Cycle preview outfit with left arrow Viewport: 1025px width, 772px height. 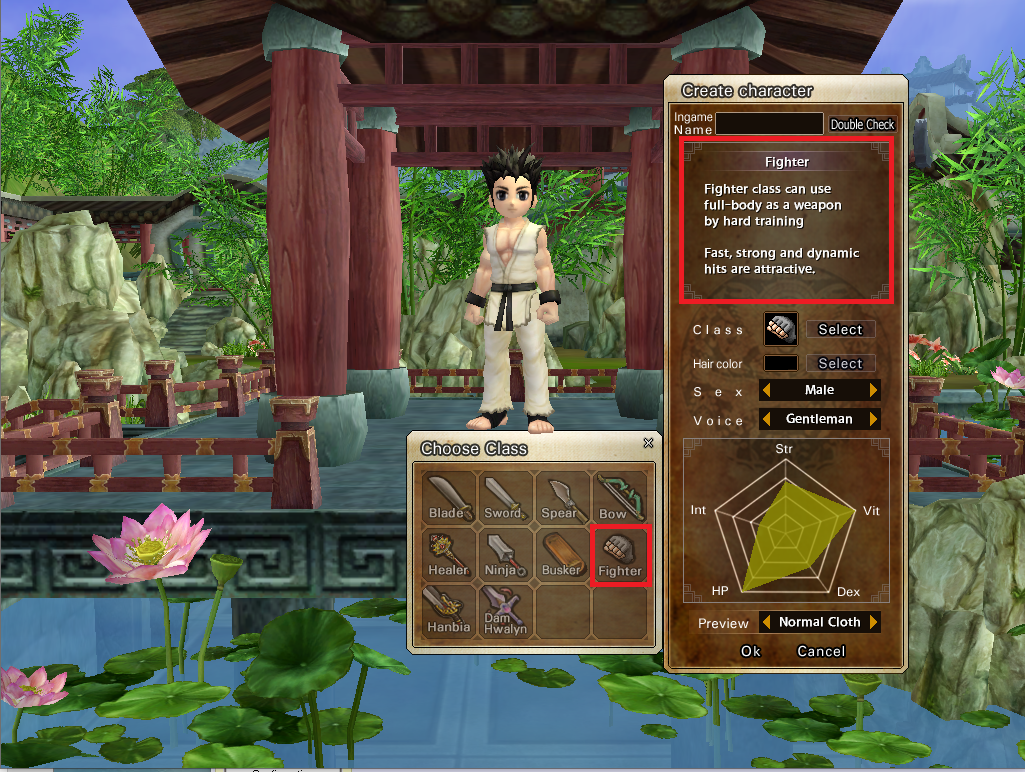pyautogui.click(x=767, y=622)
